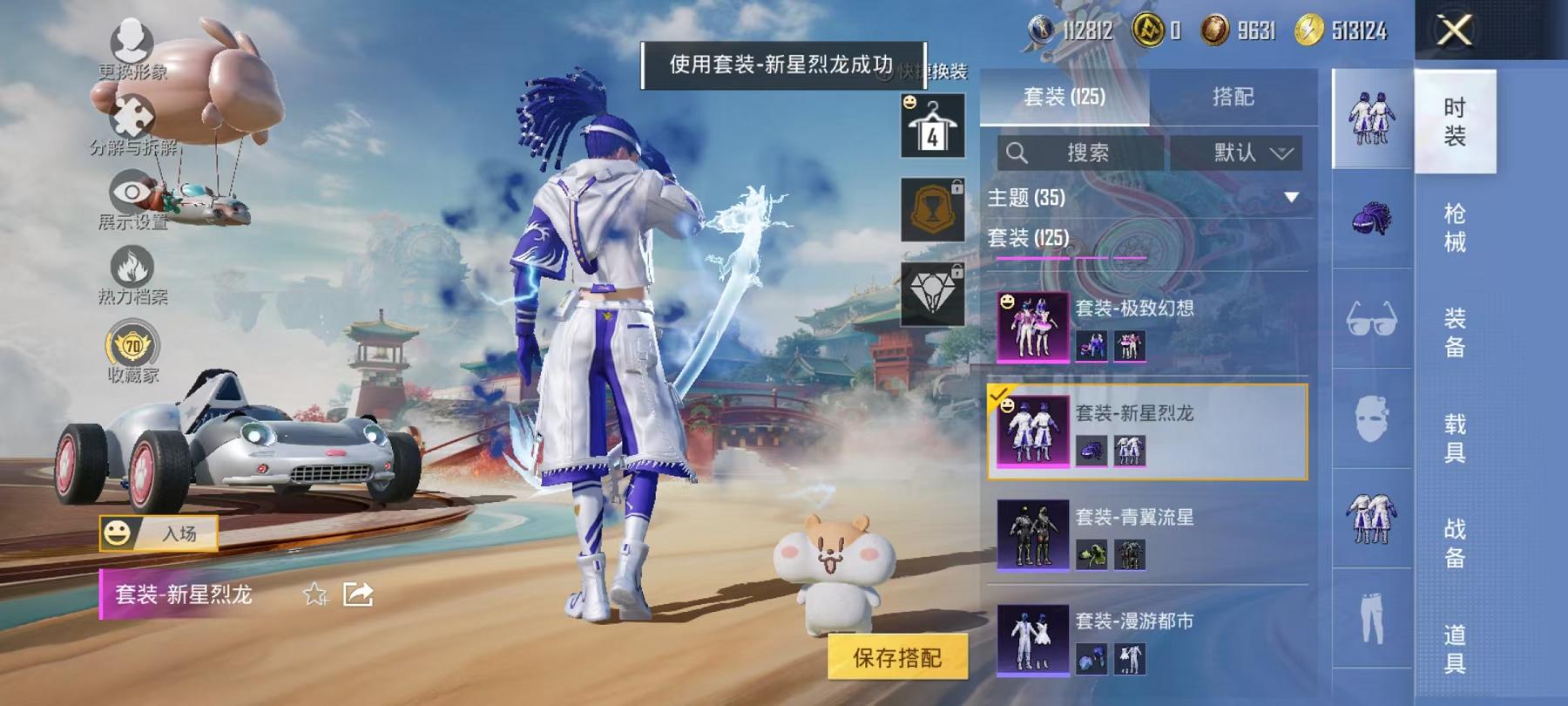1568x706 pixels.
Task: Select the 分解与拆解 dismantle icon
Action: tap(129, 118)
